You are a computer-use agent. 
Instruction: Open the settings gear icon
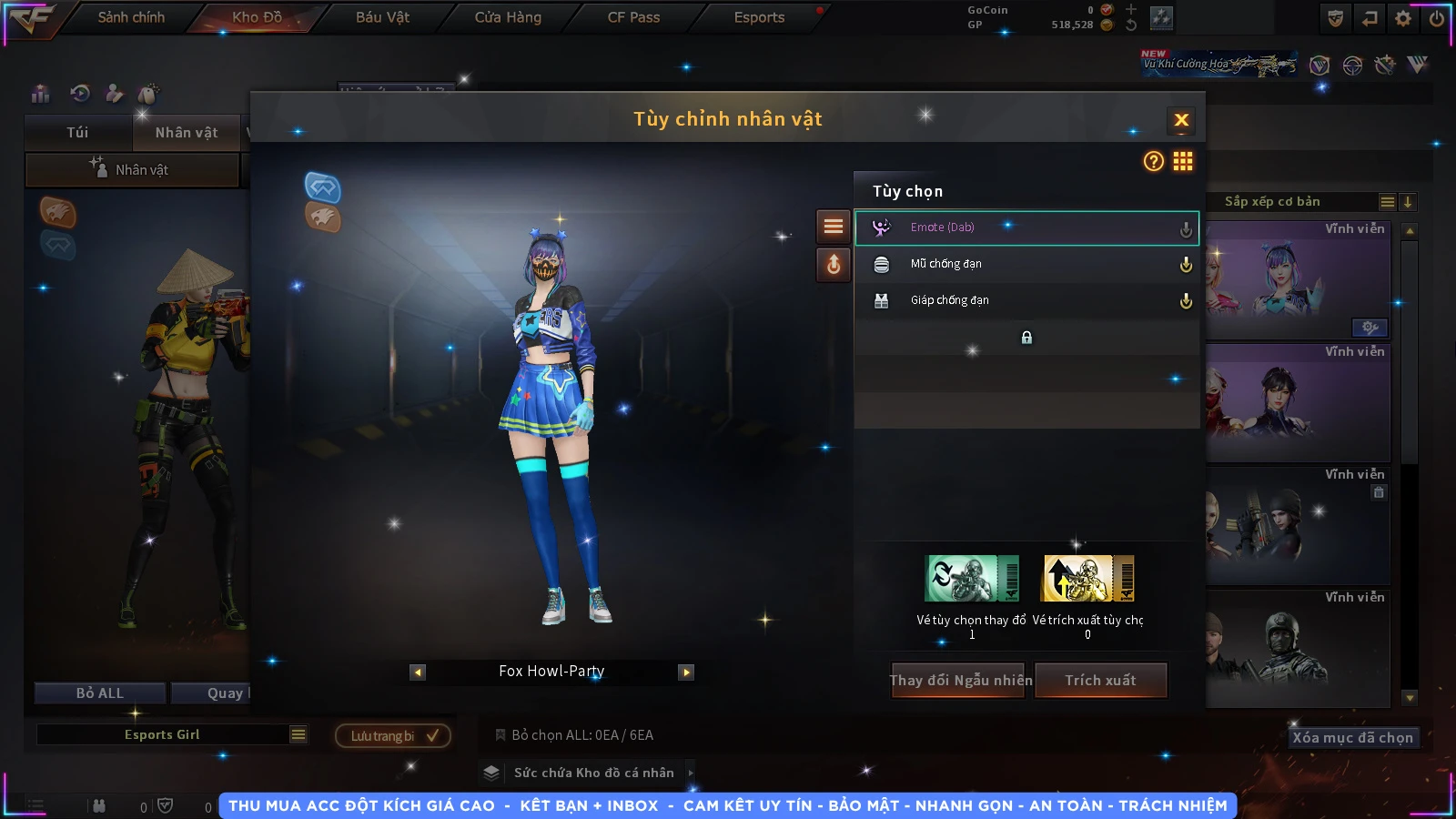(x=1403, y=18)
